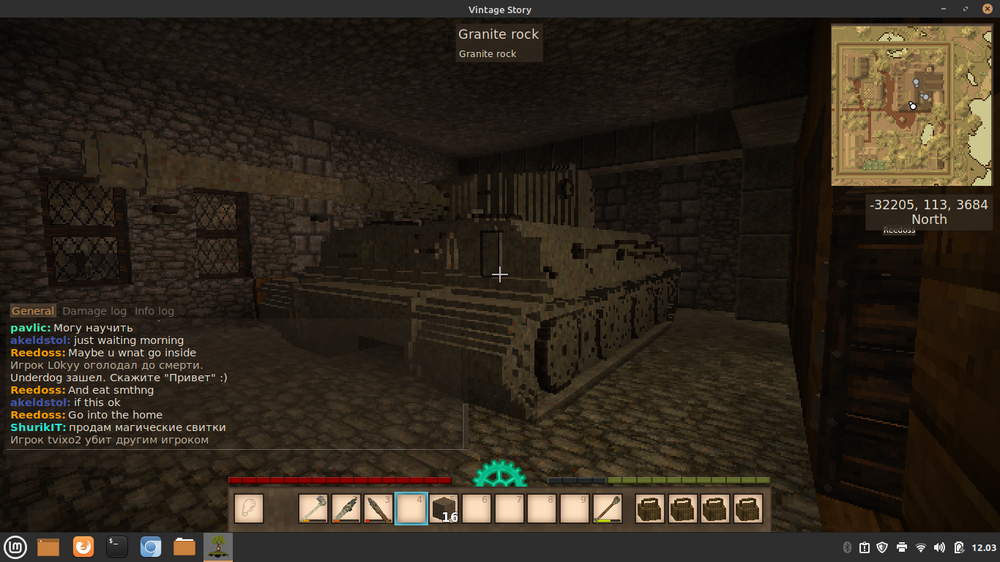Open the Damage log tab
The height and width of the screenshot is (562, 1000).
click(95, 311)
